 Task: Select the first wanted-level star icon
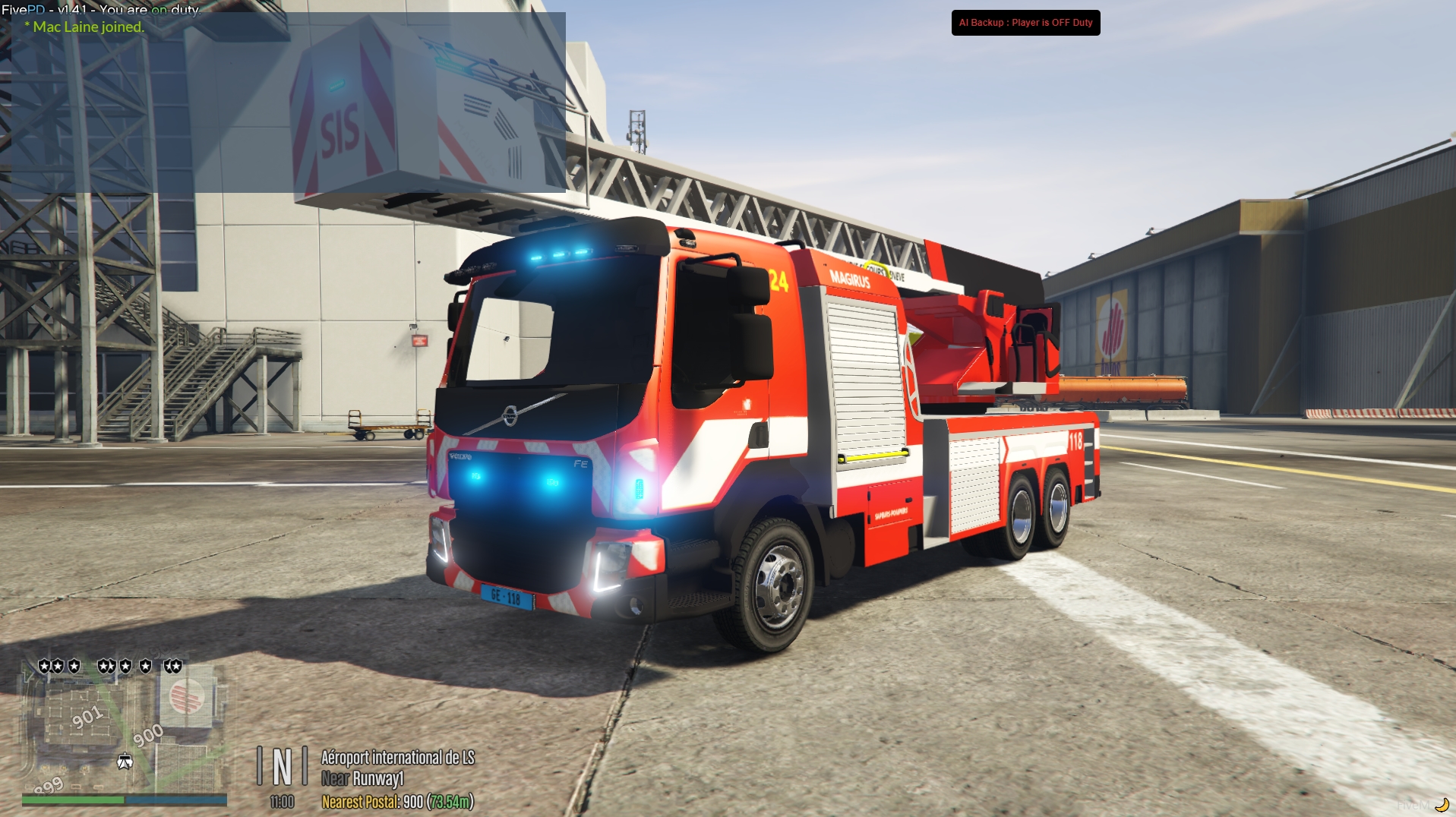pos(43,666)
